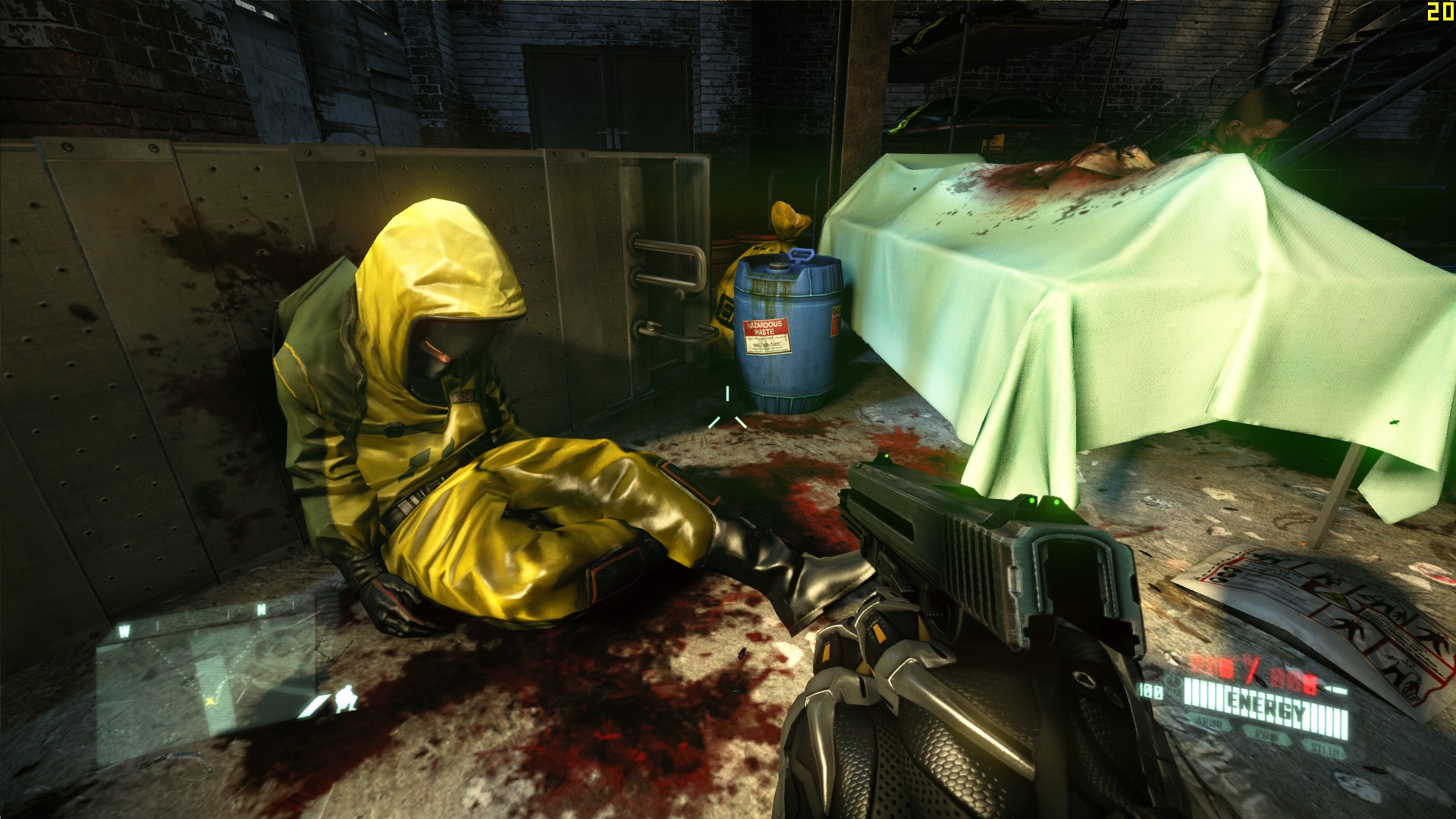Viewport: 1456px width, 819px height.
Task: Activate the POW suit mode indicator
Action: click(x=1269, y=736)
